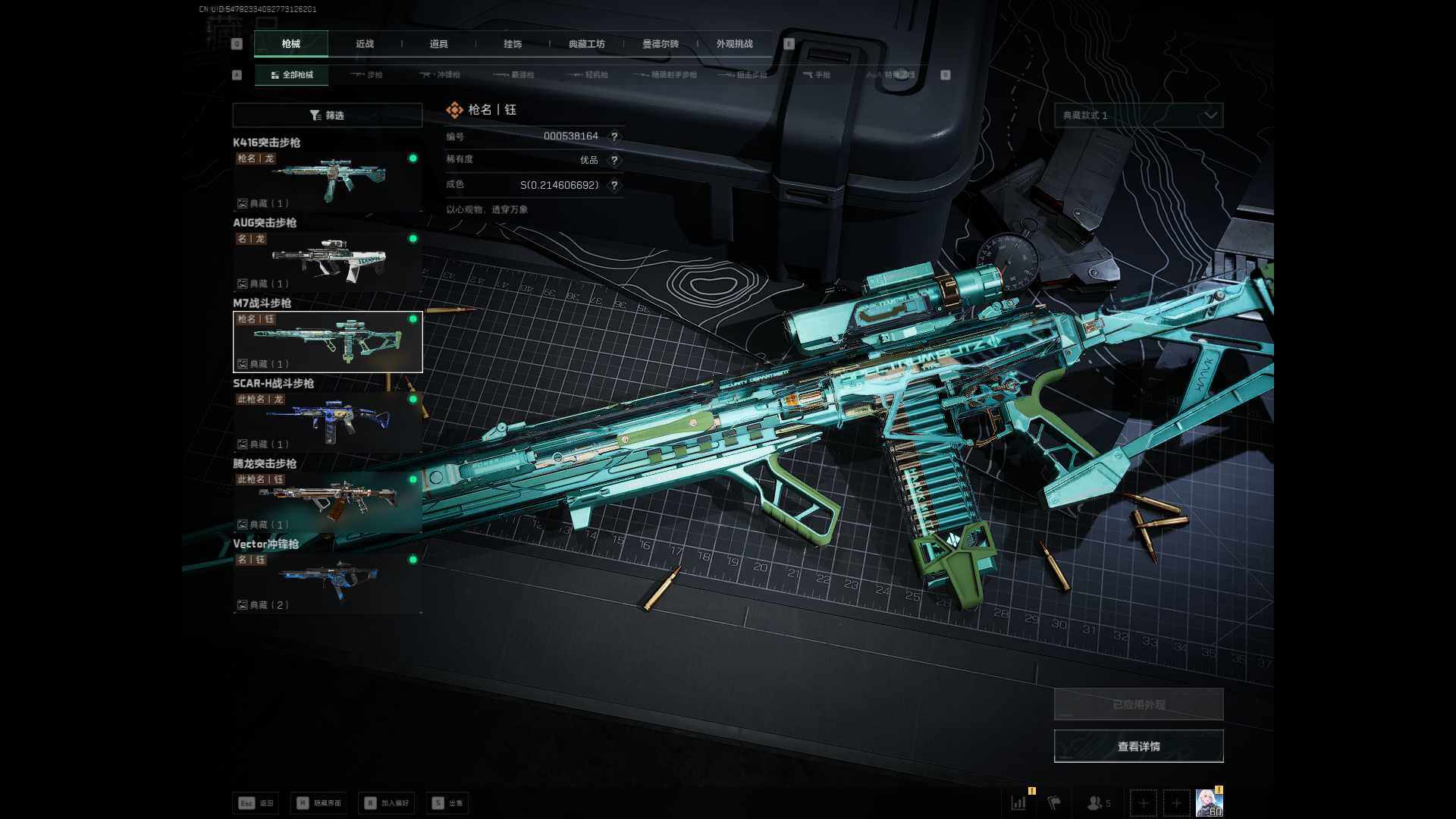Open the player avatar portrait
Image resolution: width=1456 pixels, height=819 pixels.
tap(1209, 802)
